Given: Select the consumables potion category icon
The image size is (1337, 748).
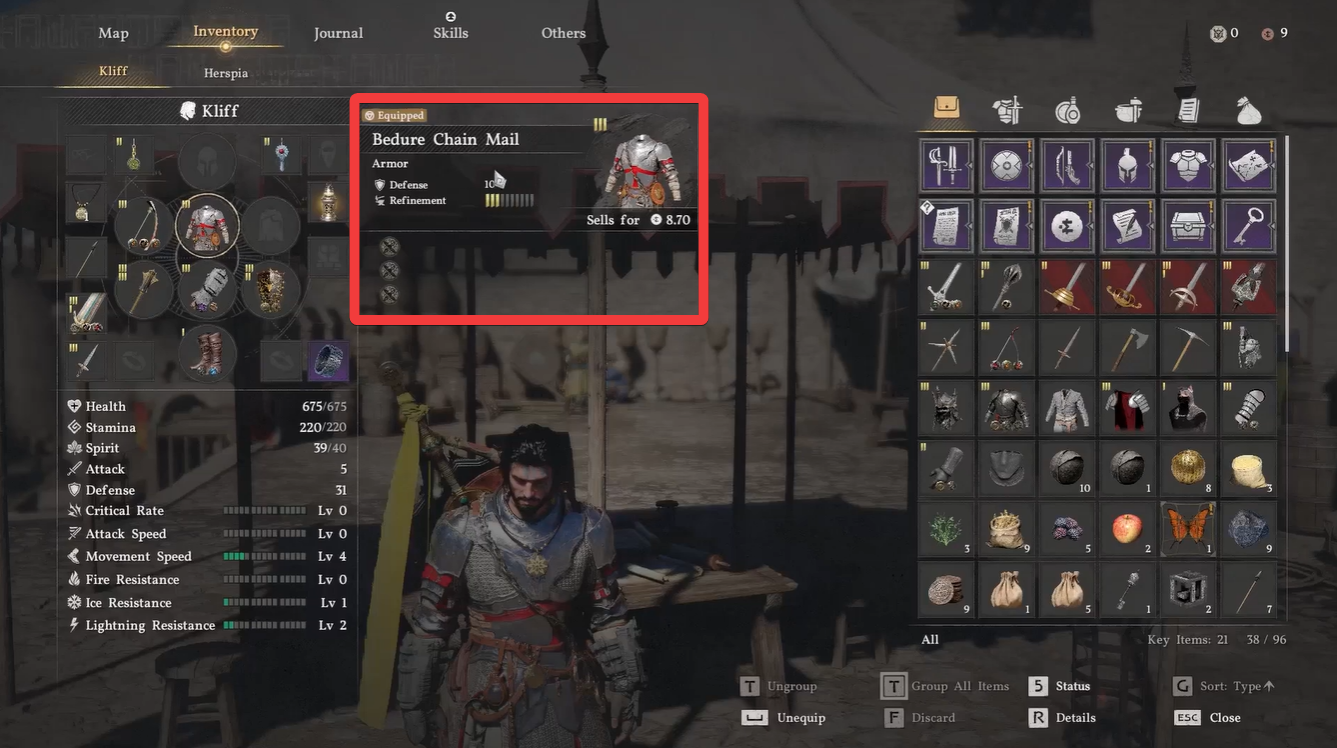Looking at the screenshot, I should [1067, 112].
